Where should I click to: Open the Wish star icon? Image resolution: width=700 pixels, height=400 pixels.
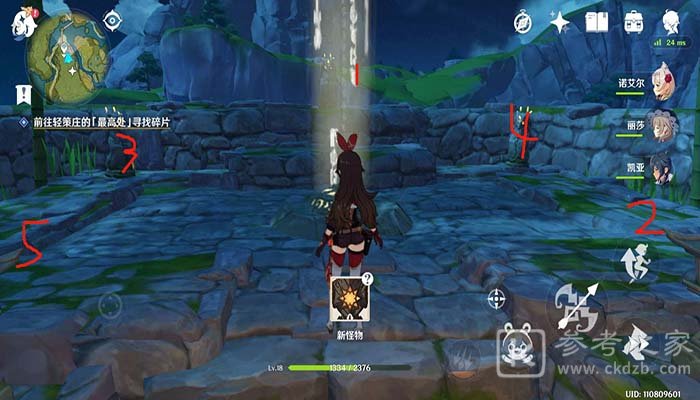pos(560,21)
